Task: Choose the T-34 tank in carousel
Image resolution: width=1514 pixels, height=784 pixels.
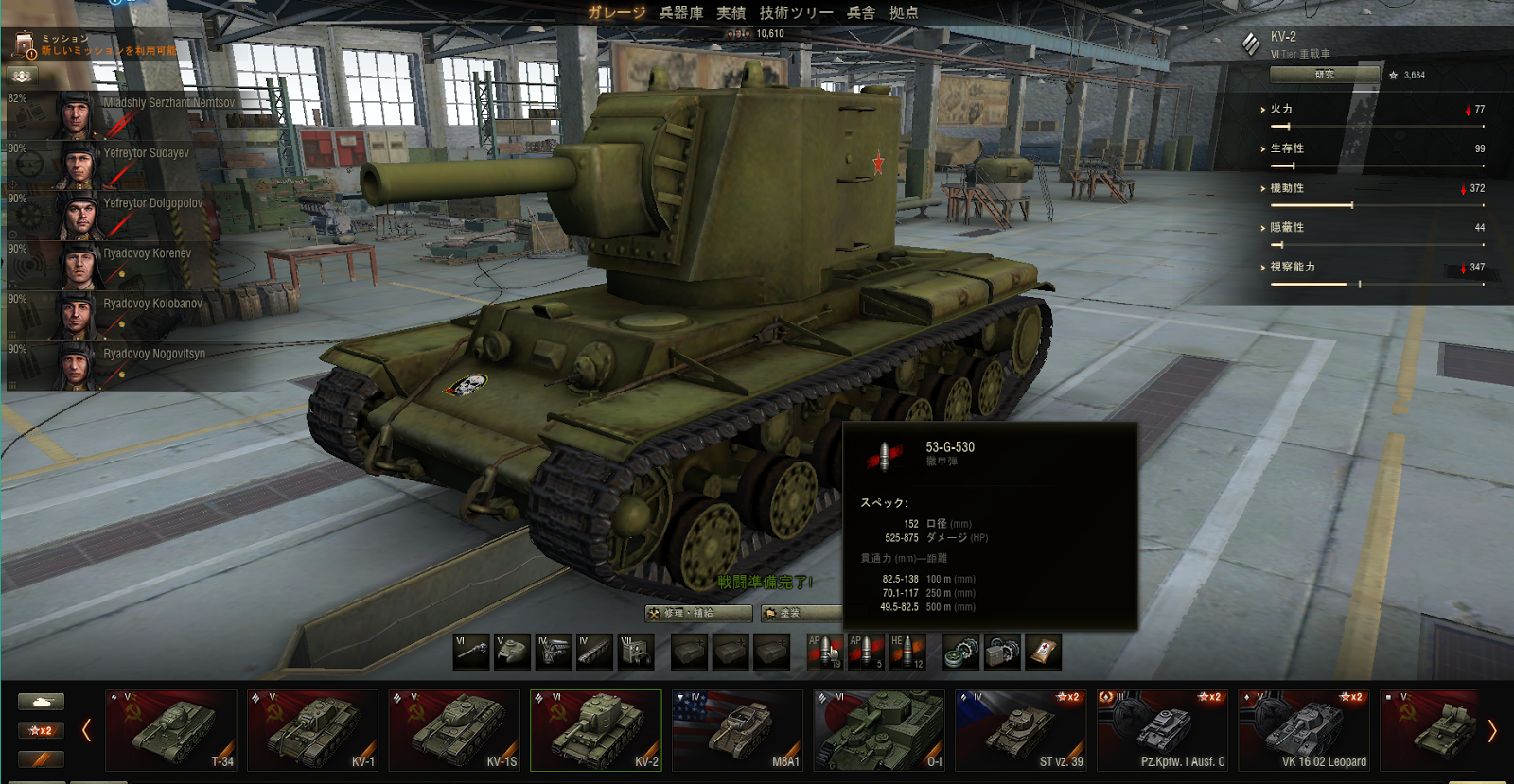Action: pos(171,730)
